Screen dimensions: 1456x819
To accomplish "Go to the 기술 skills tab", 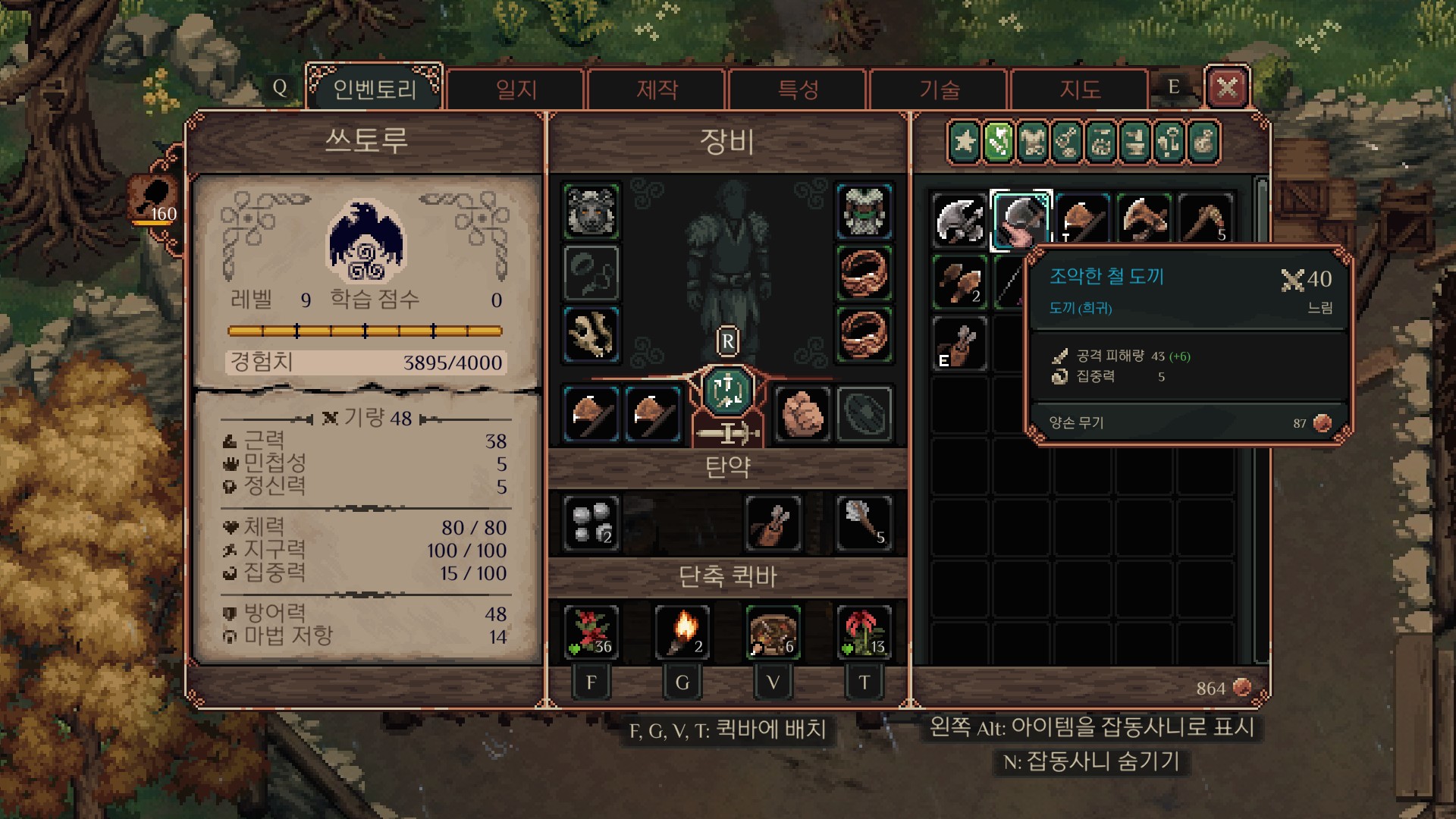I will pyautogui.click(x=939, y=89).
